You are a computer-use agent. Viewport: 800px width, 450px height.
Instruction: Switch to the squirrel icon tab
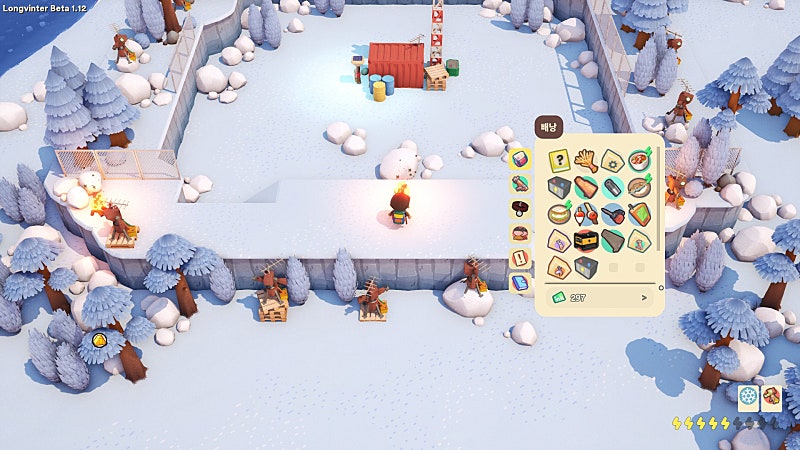click(x=520, y=184)
